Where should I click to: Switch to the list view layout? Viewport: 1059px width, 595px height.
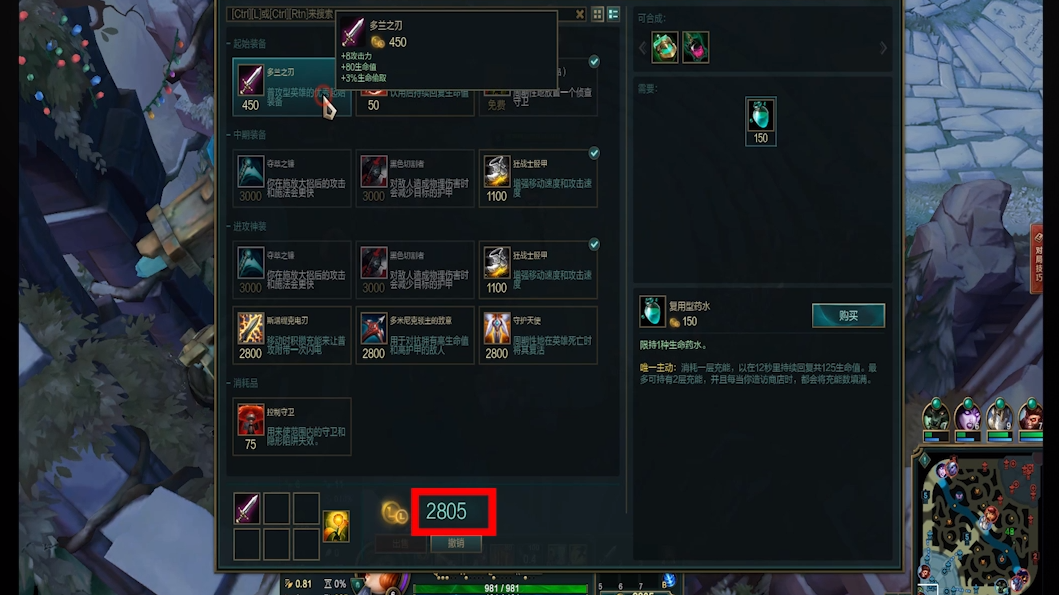pos(613,14)
